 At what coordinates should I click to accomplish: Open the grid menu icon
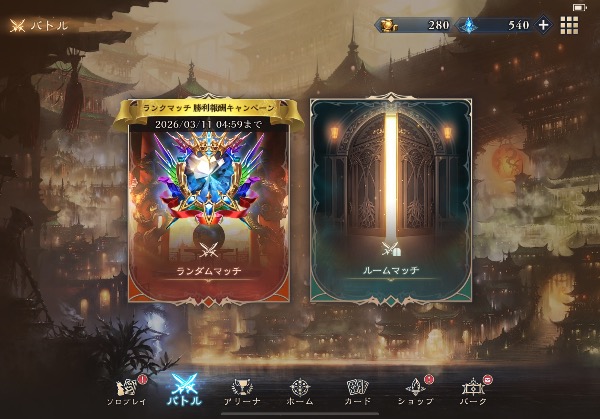(x=569, y=25)
